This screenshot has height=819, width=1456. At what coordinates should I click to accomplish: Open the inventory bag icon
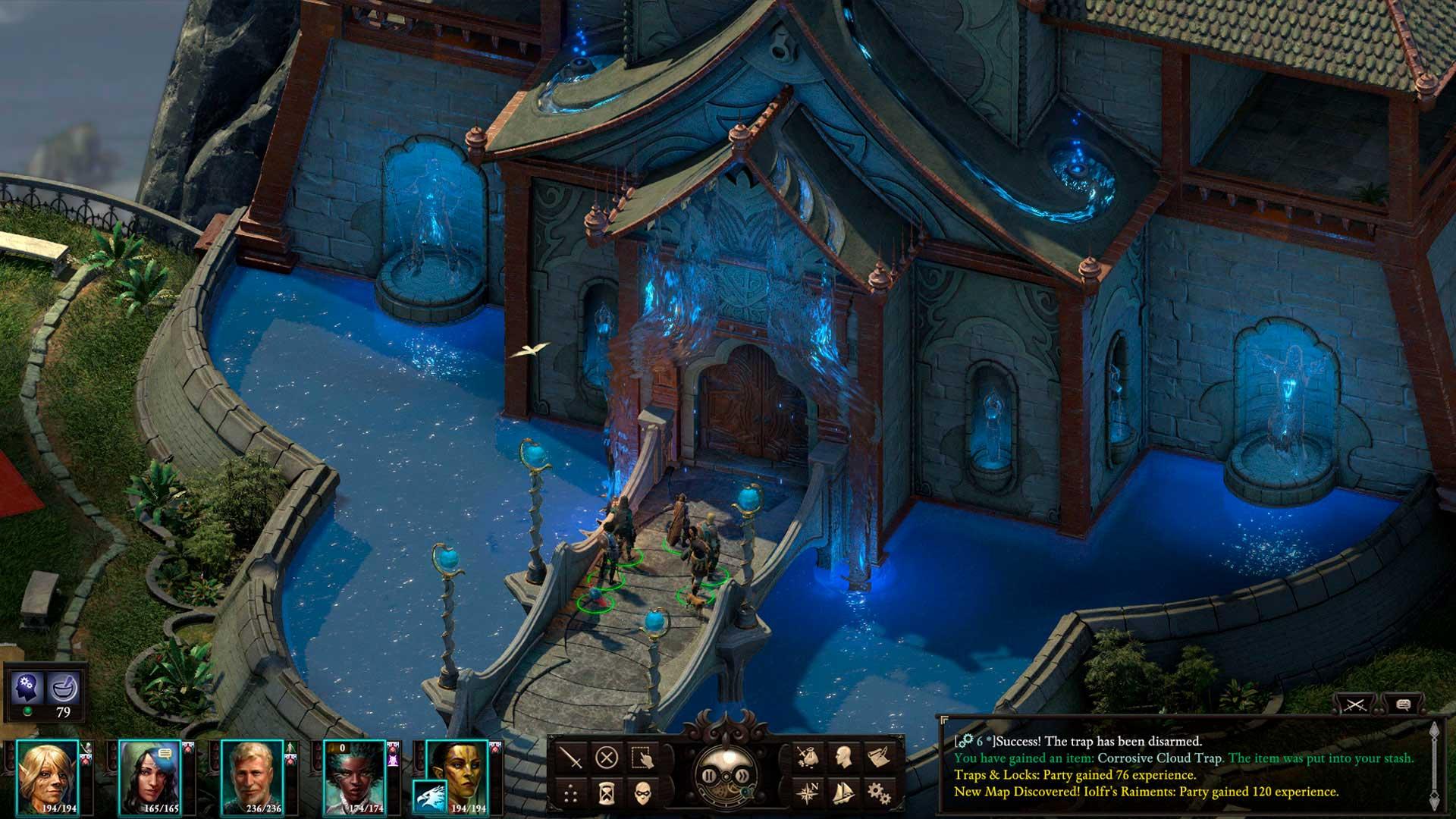pos(807,758)
